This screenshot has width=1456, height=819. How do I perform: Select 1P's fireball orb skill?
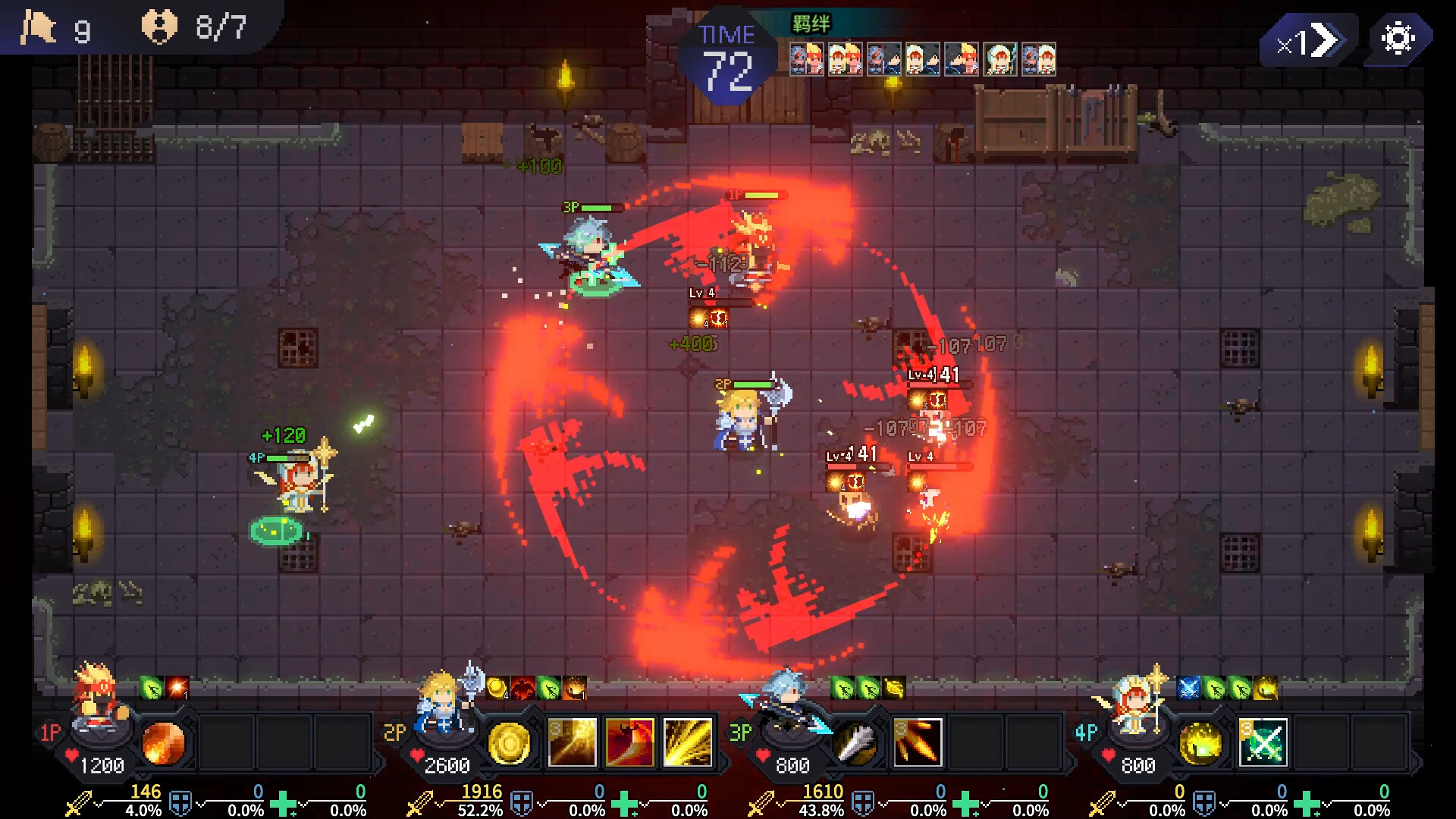point(163,742)
